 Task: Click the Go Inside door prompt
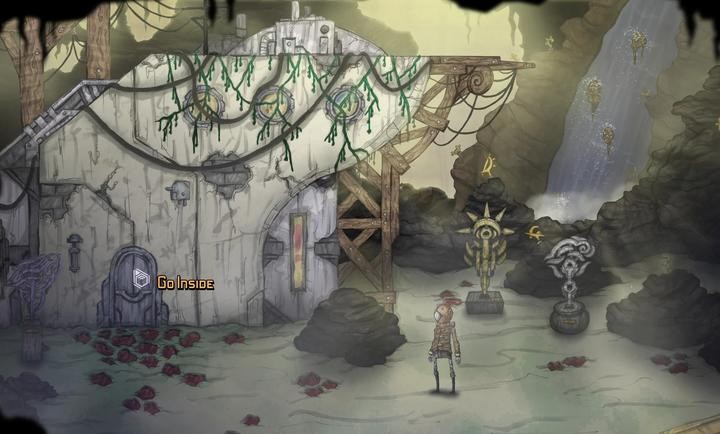click(x=172, y=283)
